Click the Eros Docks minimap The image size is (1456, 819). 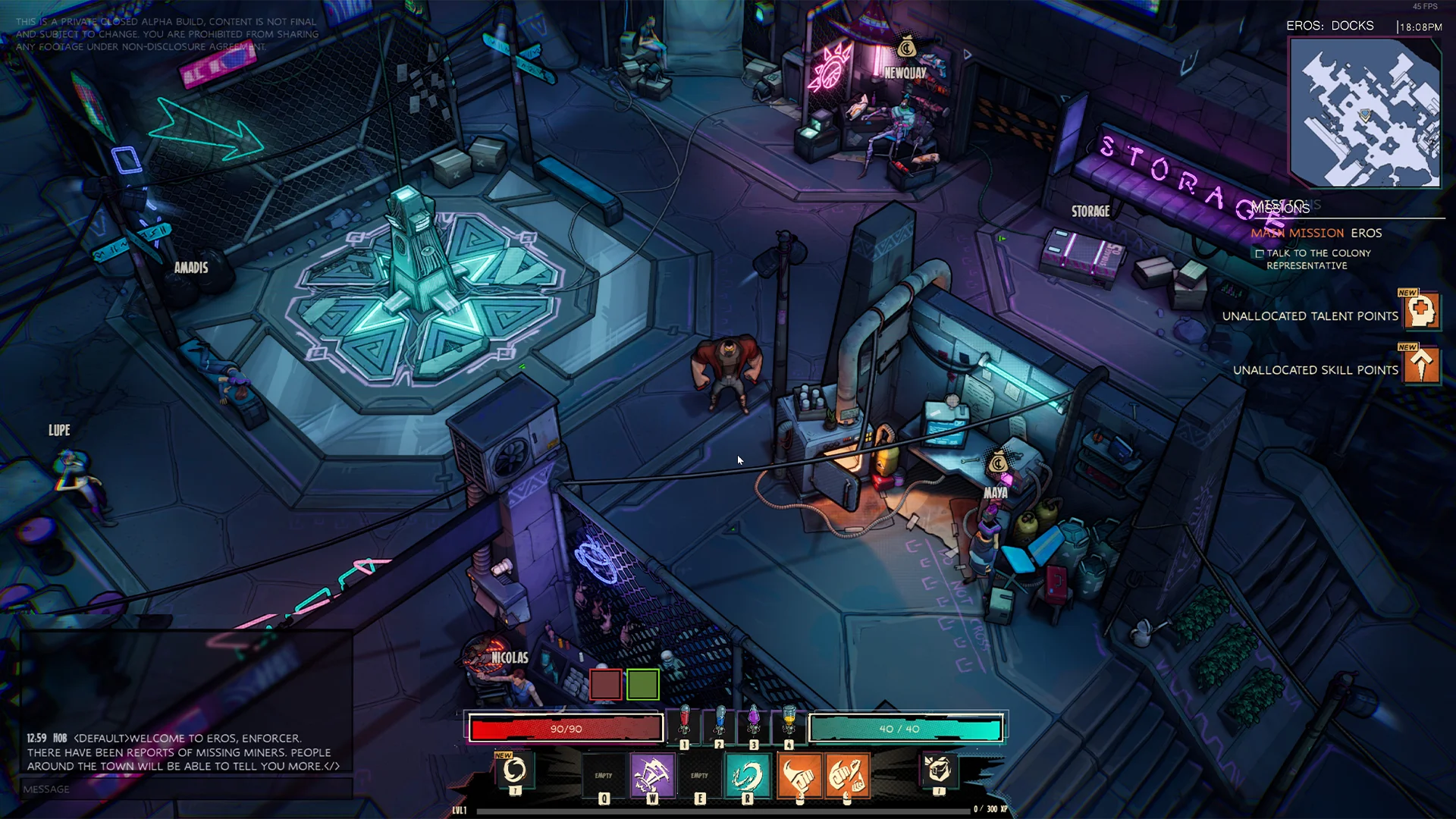point(1364,113)
